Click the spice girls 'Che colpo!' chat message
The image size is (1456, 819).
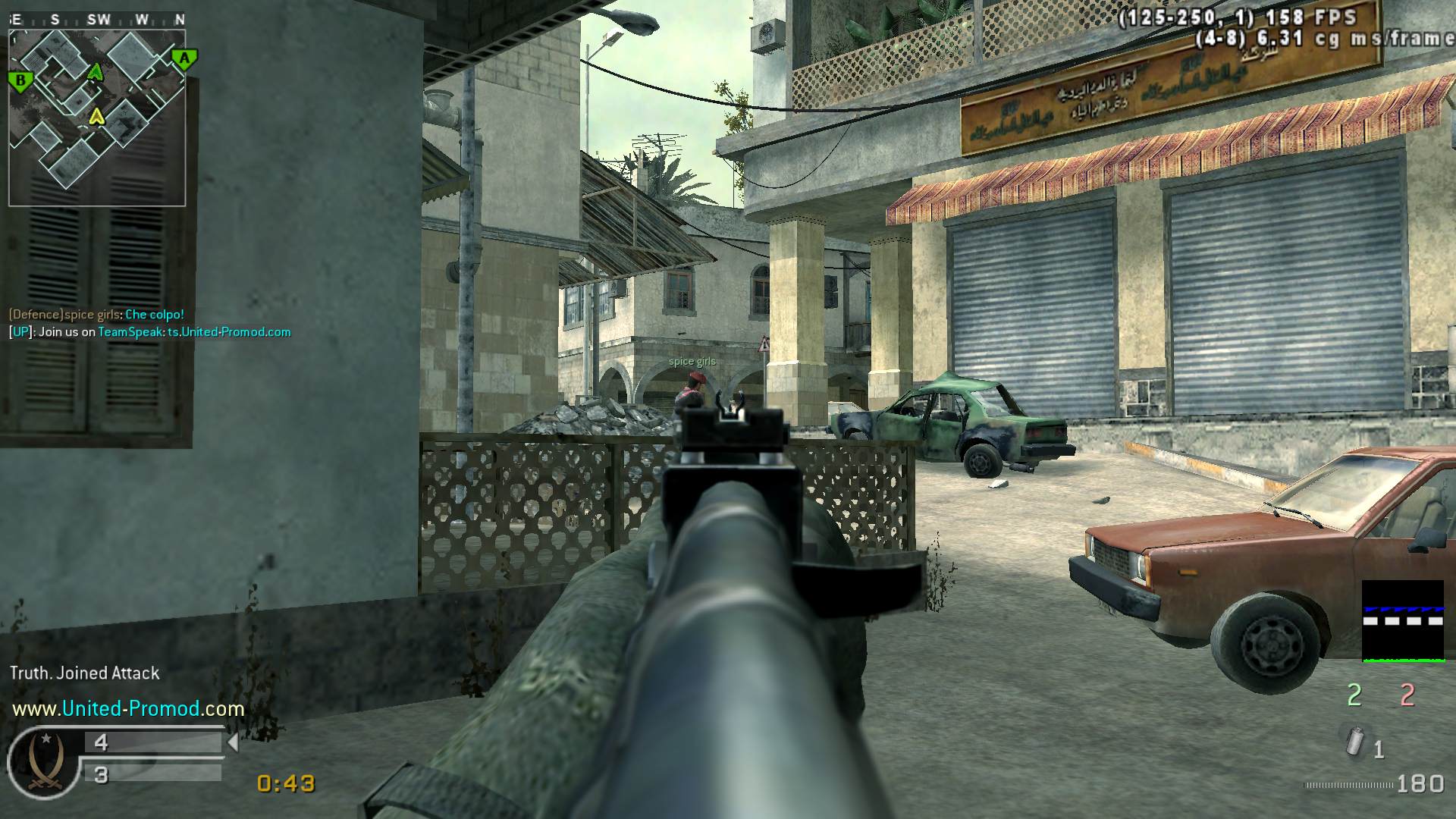pyautogui.click(x=96, y=315)
